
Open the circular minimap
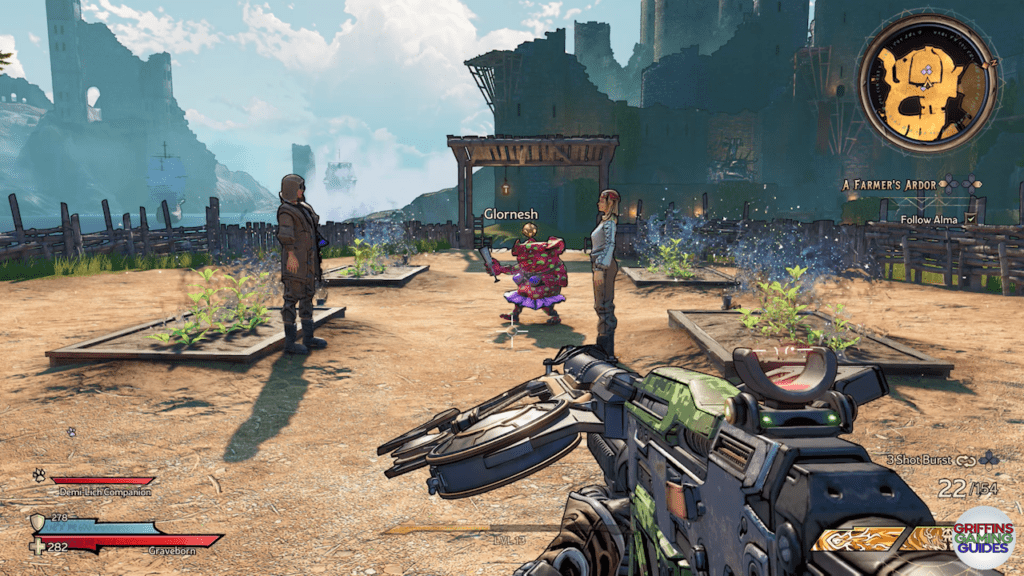point(926,84)
